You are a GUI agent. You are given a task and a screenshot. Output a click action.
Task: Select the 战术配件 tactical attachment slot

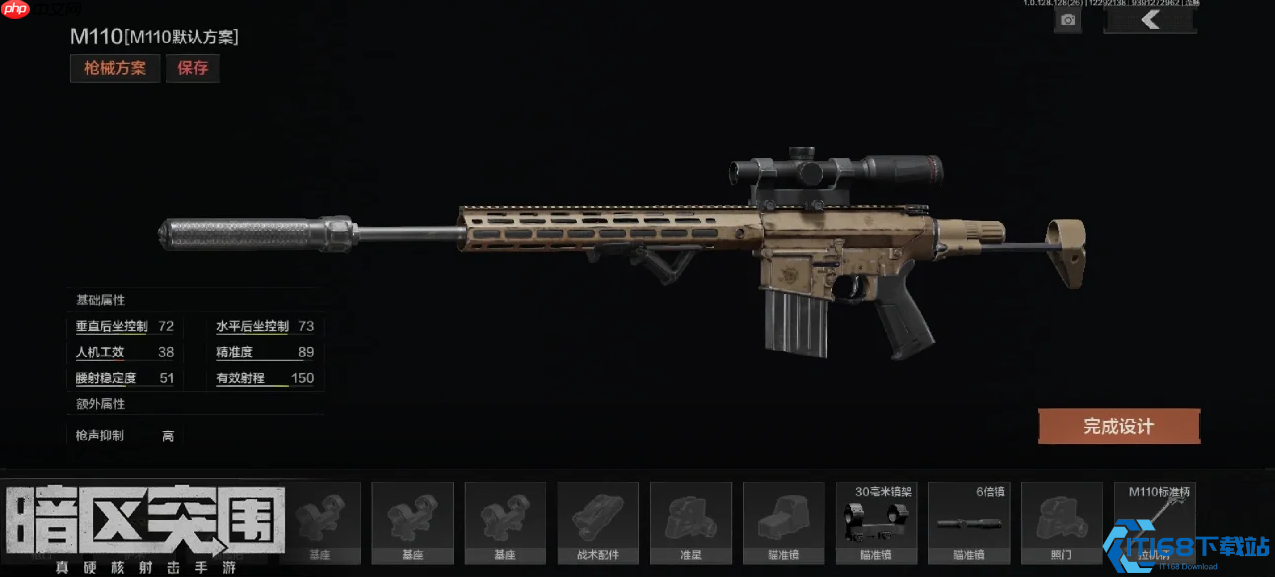598,522
